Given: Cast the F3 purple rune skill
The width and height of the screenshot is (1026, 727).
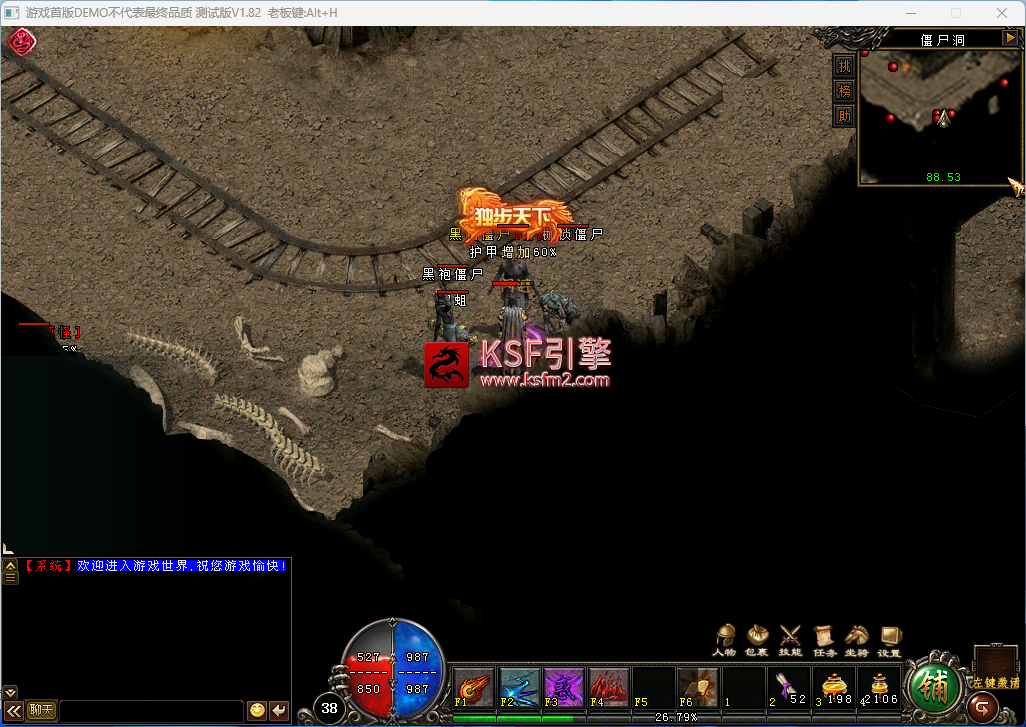Looking at the screenshot, I should pos(564,688).
